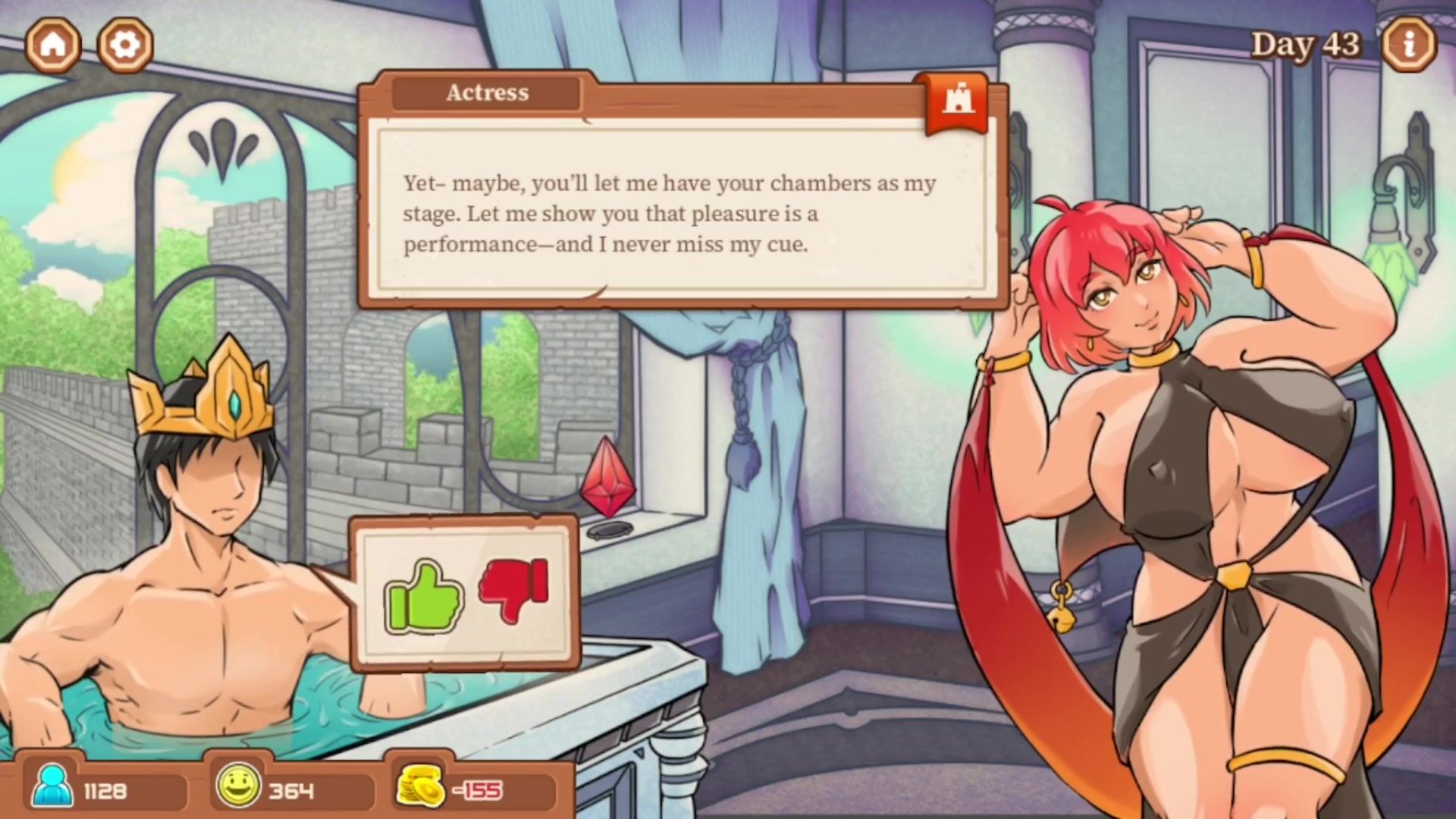Open the gear settings menu

point(125,45)
